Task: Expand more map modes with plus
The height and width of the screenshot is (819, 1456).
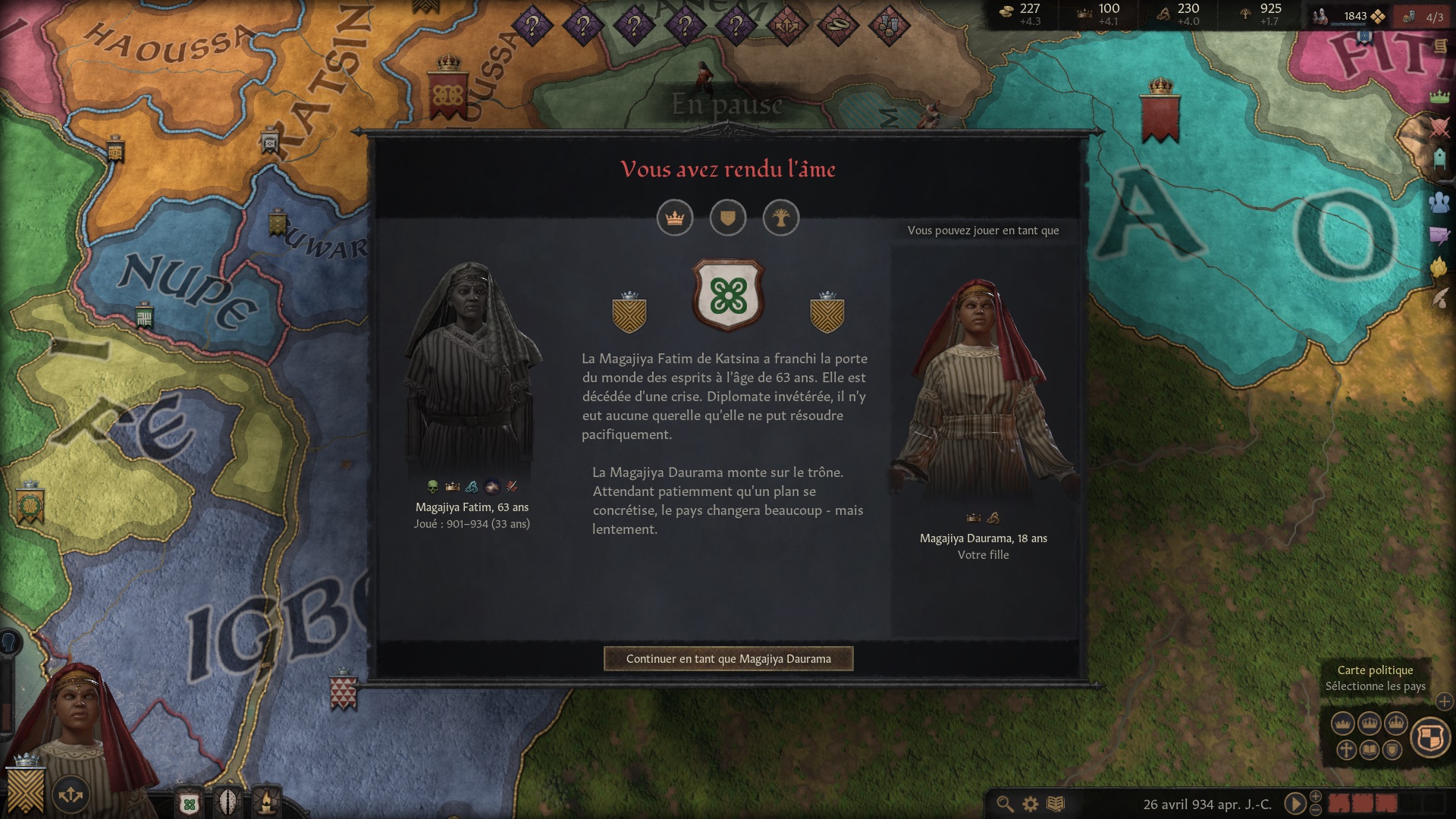Action: click(x=1444, y=702)
